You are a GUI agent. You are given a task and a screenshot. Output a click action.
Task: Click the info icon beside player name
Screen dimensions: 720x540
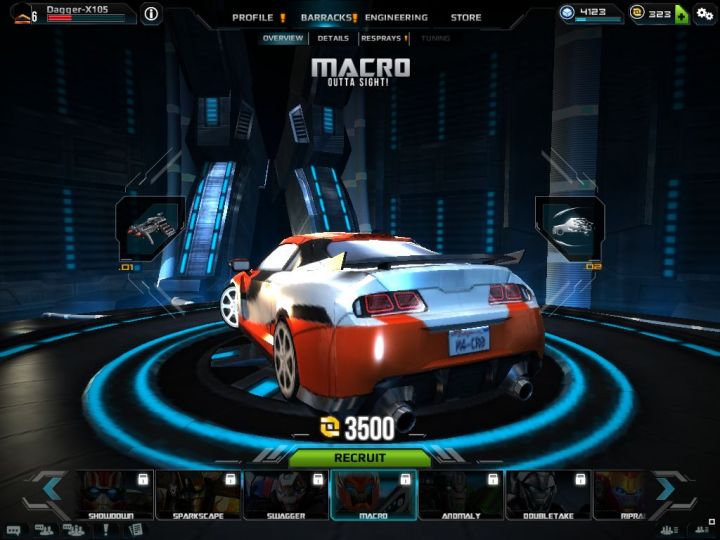pyautogui.click(x=151, y=14)
